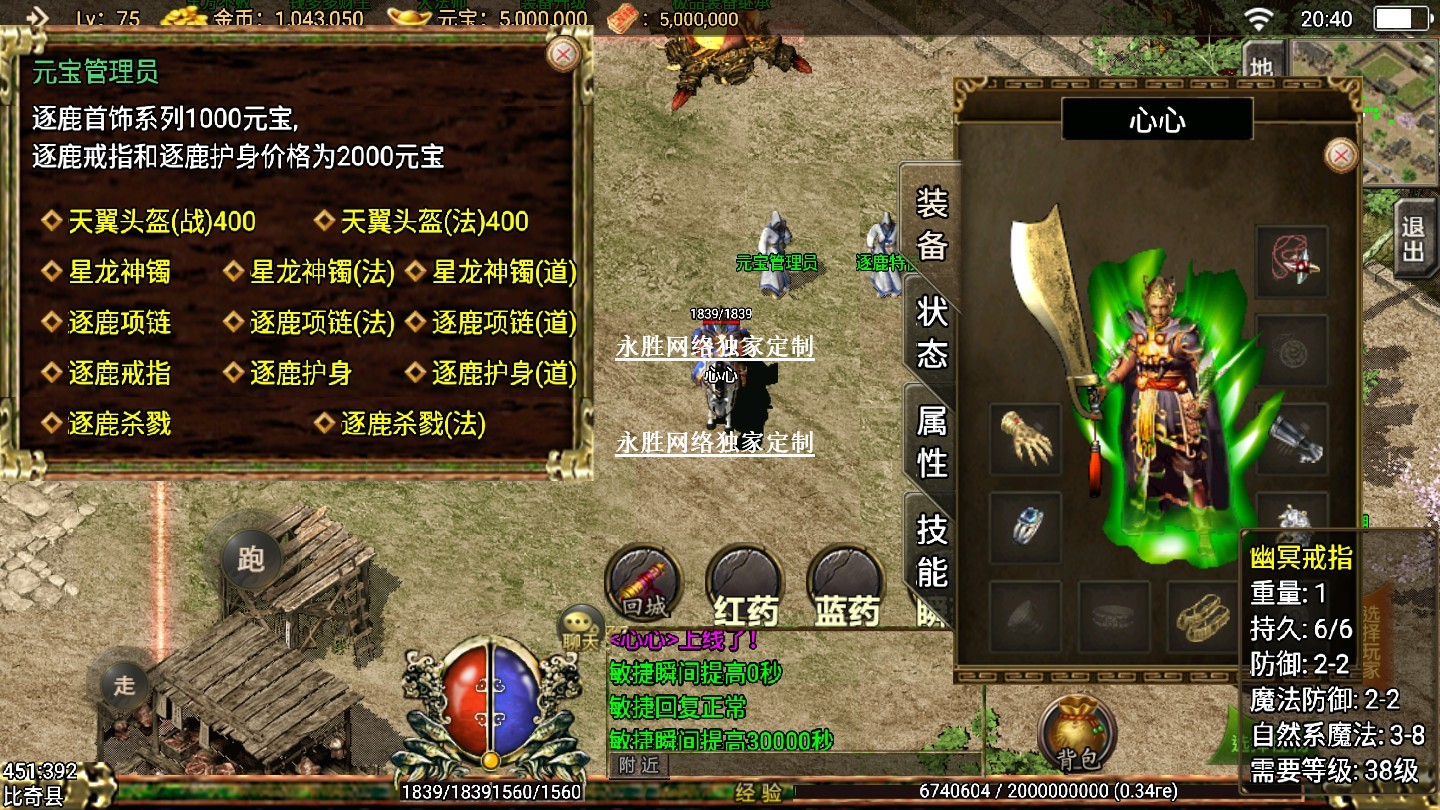Show the 属性 tab
1440x810 pixels.
931,441
